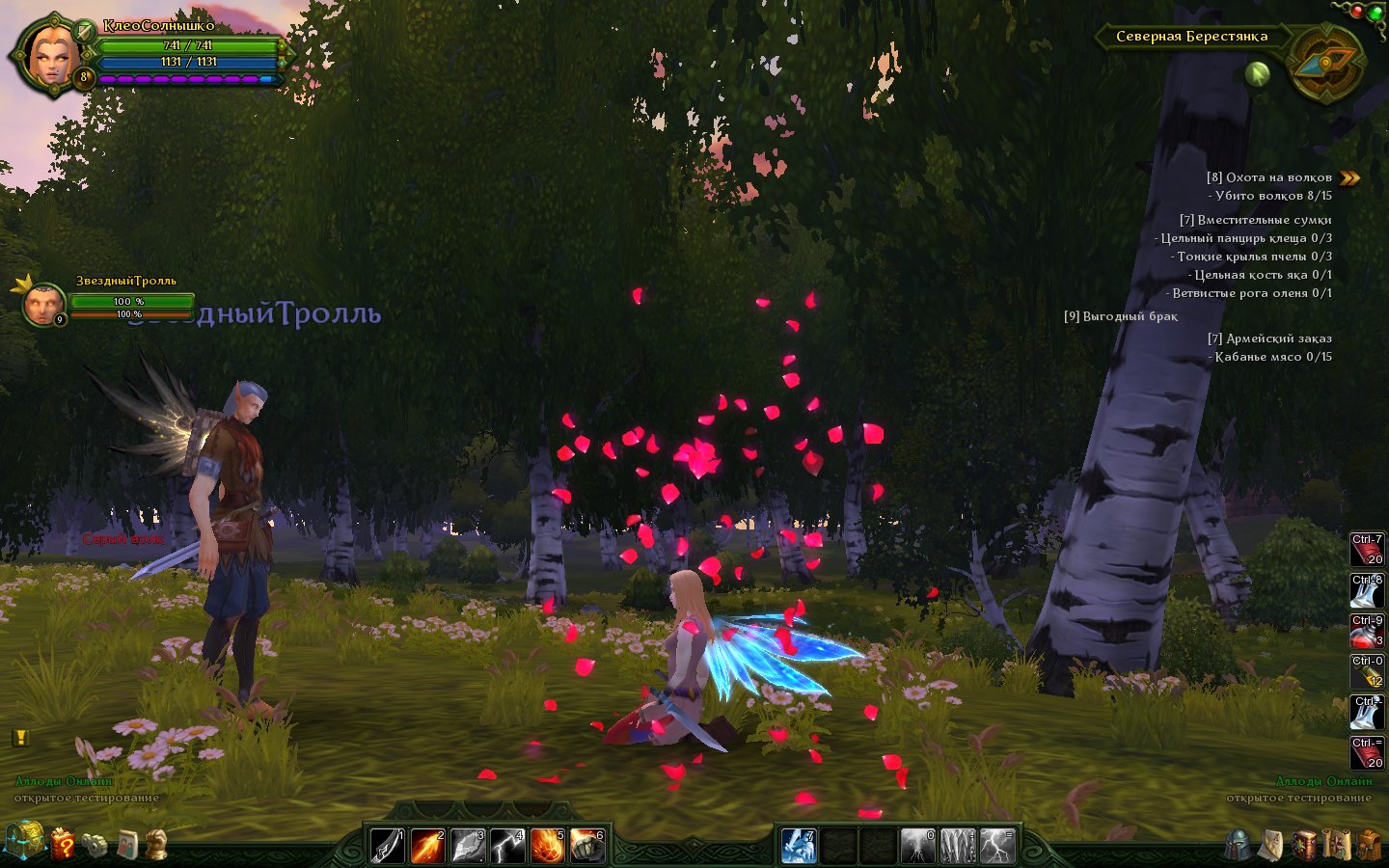Click the green arrow button beside the compass

click(x=1257, y=73)
